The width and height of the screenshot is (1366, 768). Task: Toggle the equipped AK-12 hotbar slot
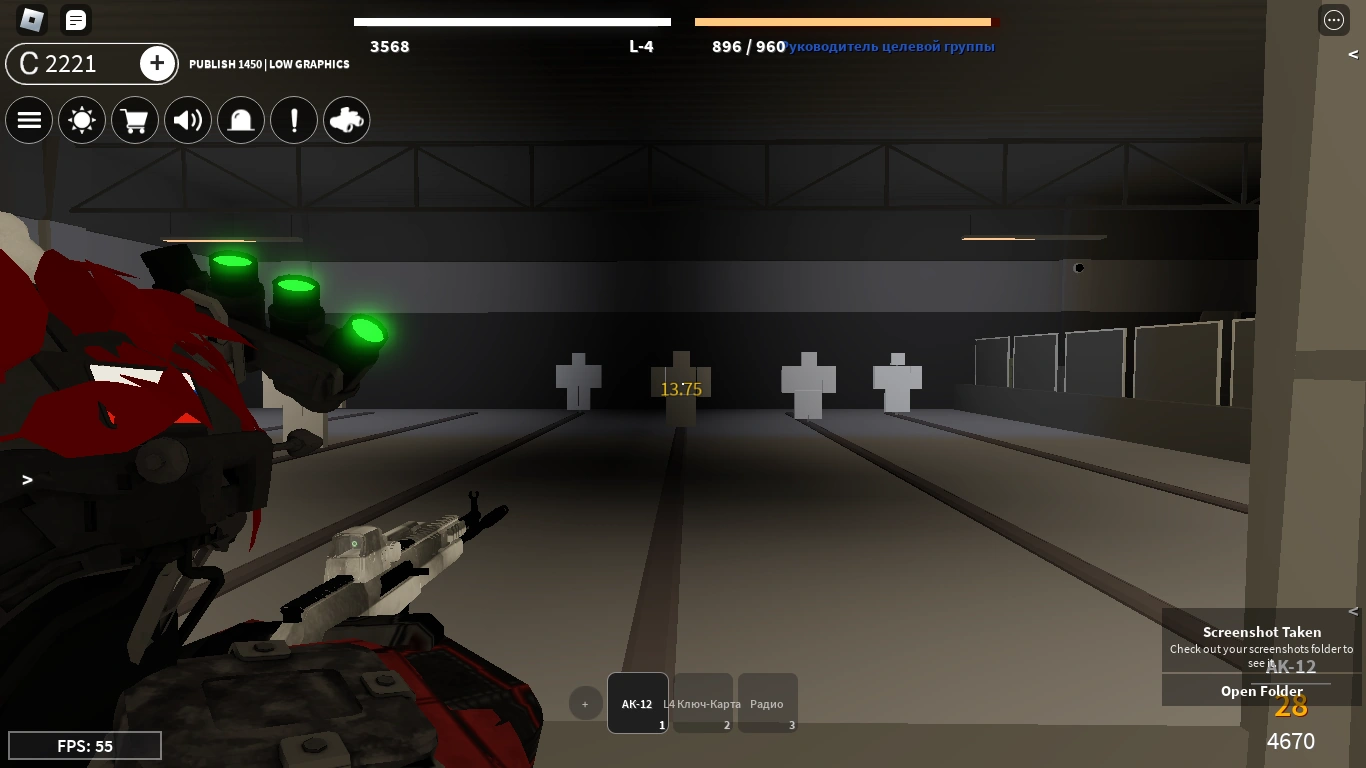pos(637,704)
